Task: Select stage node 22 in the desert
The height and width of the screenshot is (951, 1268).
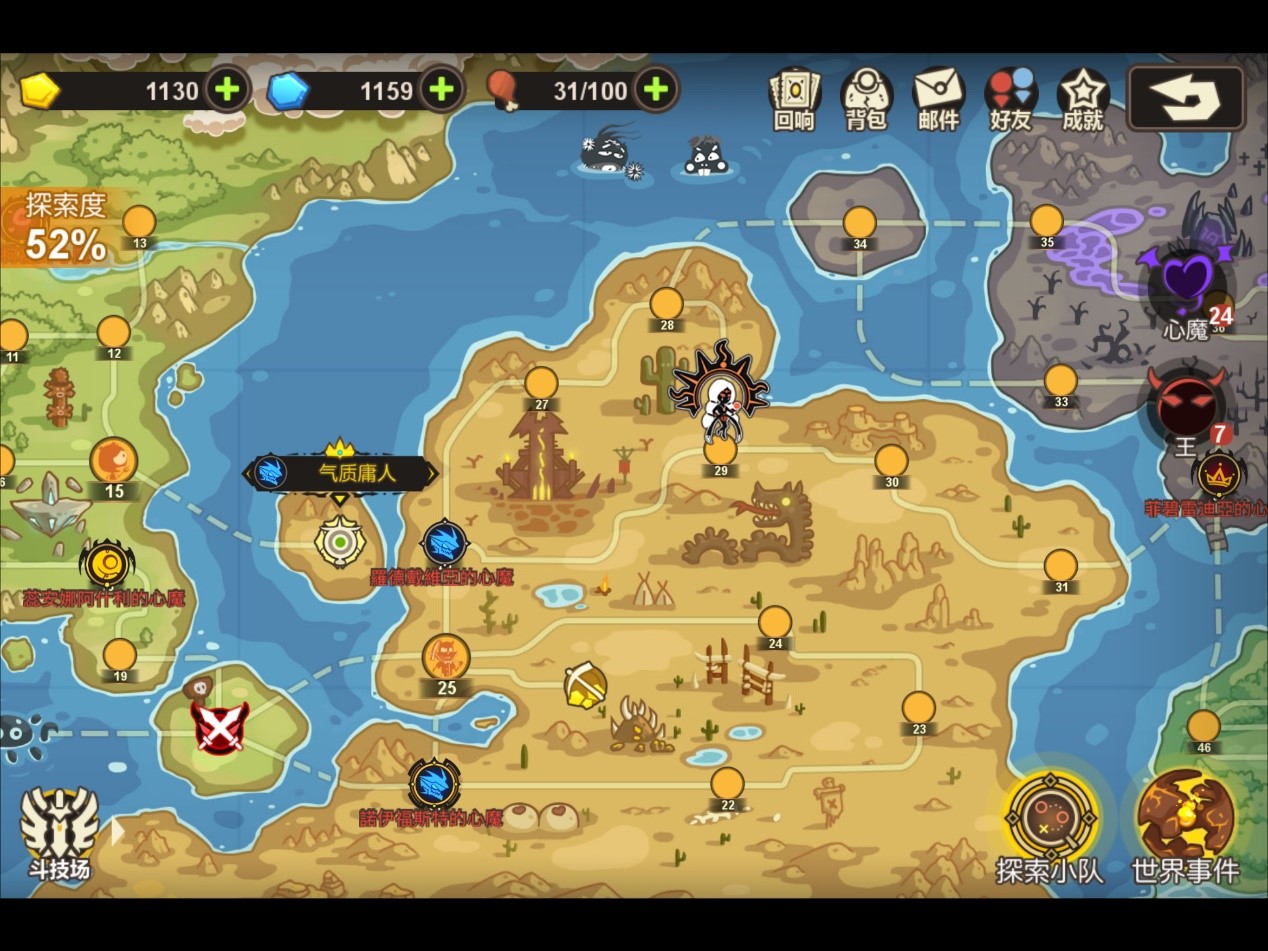Action: (727, 784)
